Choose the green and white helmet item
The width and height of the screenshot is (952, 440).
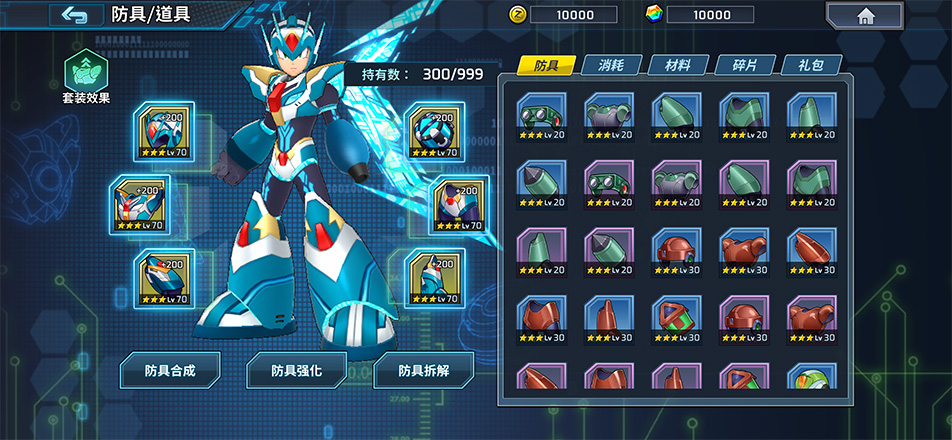point(812,380)
